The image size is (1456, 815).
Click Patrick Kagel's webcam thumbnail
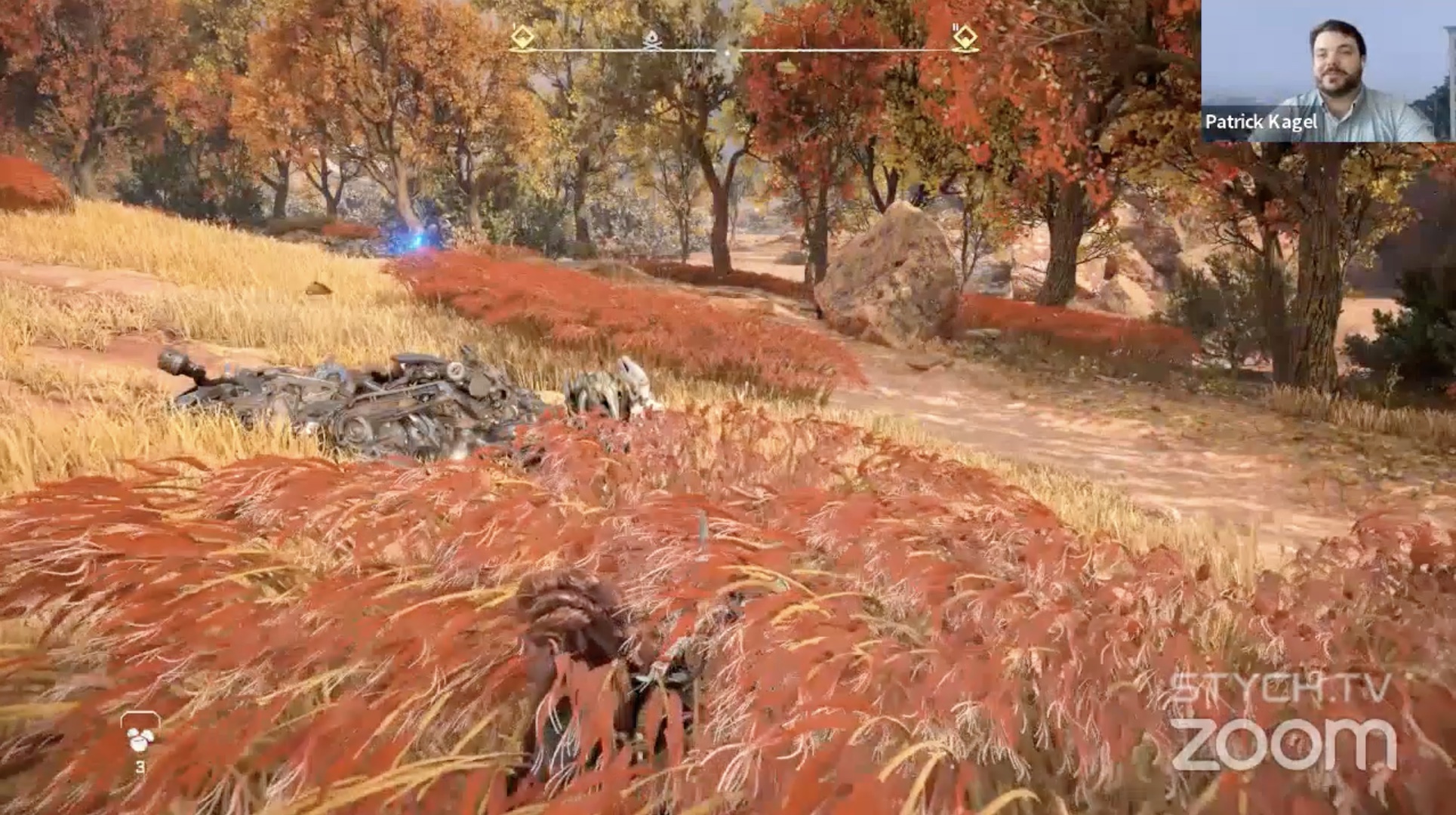[1326, 71]
